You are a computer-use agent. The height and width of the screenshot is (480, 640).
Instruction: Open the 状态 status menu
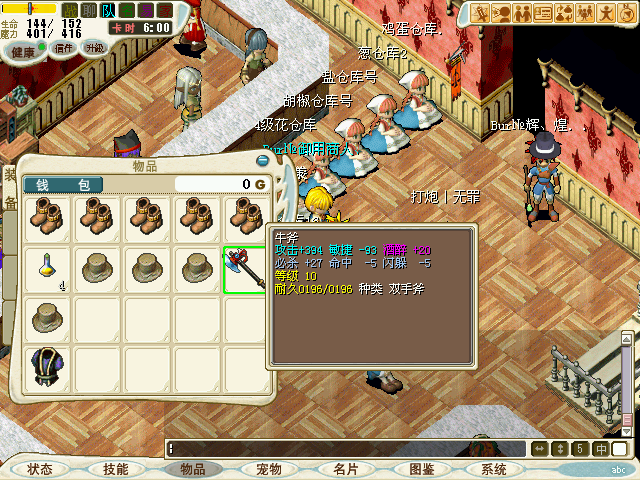click(40, 468)
